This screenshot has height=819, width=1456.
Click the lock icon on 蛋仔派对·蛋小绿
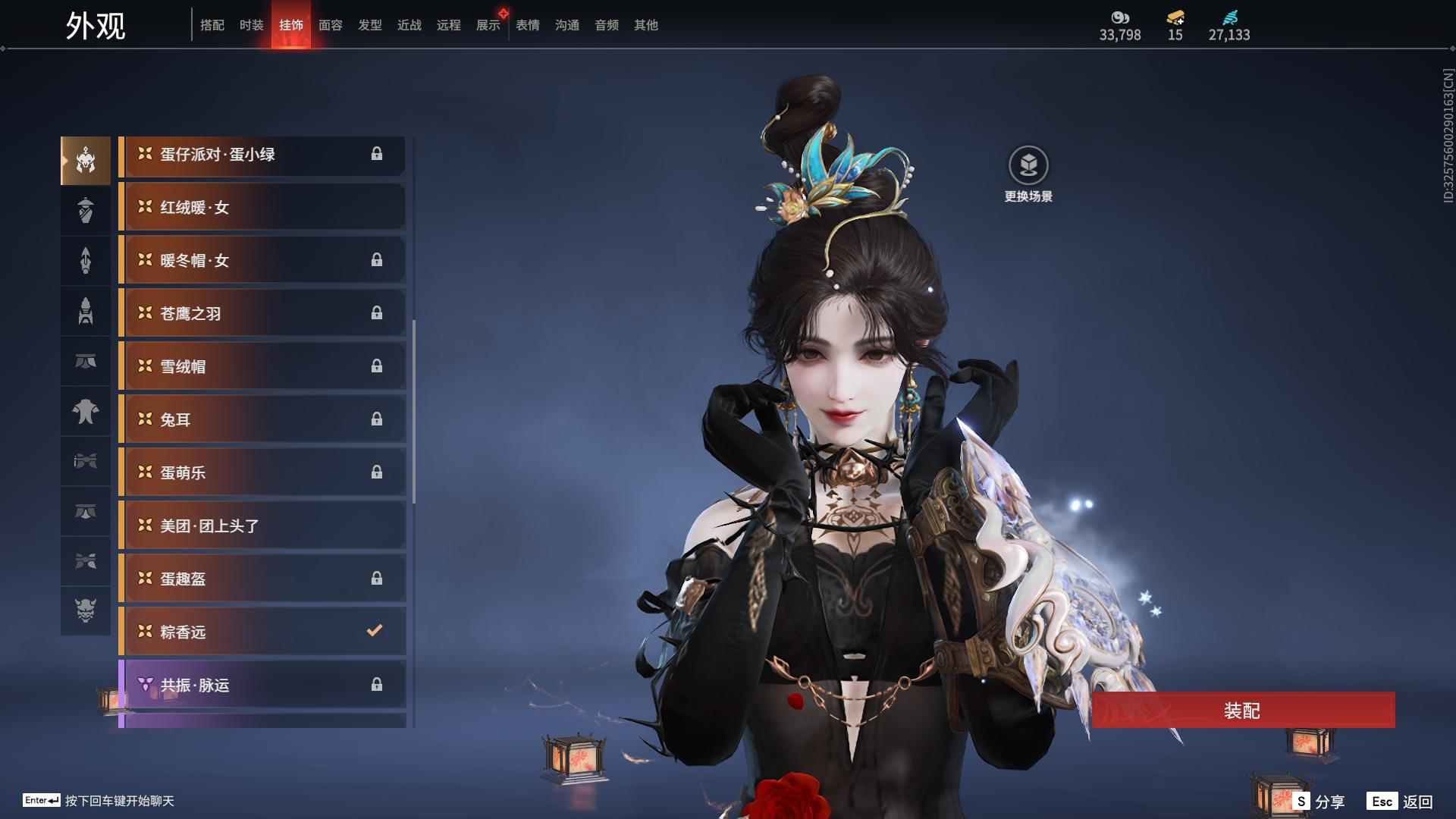click(378, 154)
